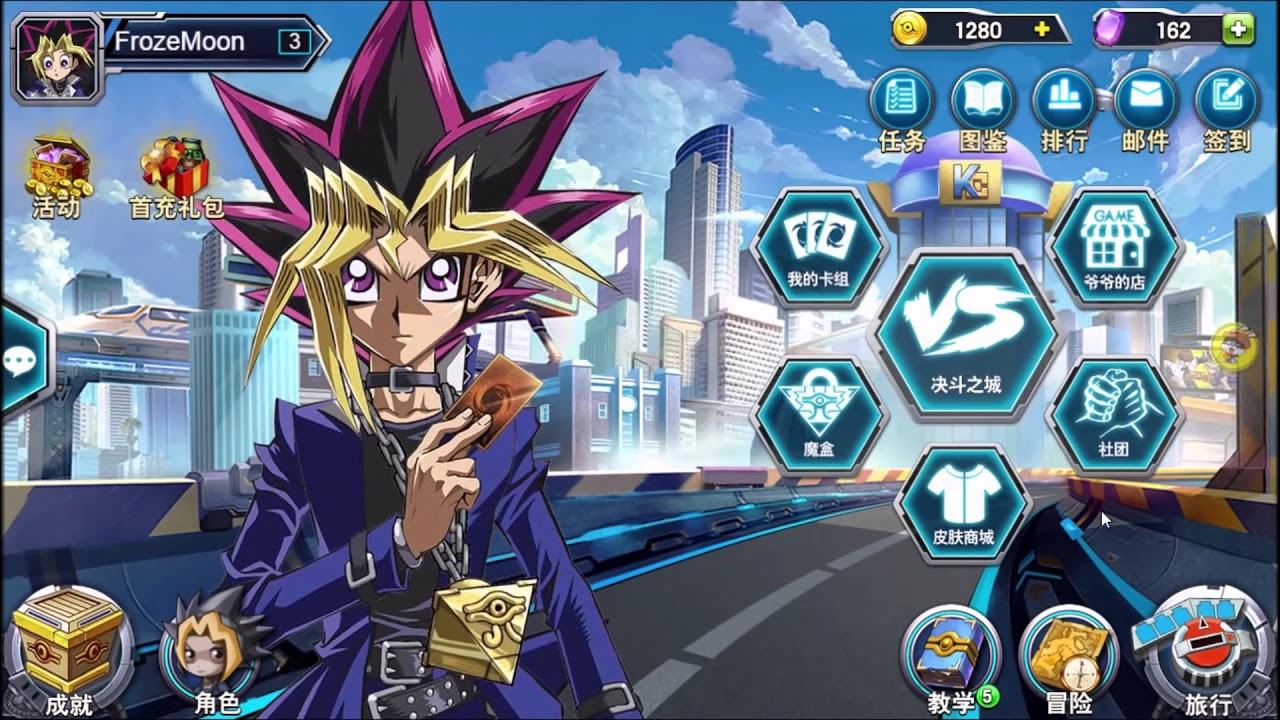The height and width of the screenshot is (720, 1280).
Task: Open the 魔盒 magic box
Action: coord(818,415)
